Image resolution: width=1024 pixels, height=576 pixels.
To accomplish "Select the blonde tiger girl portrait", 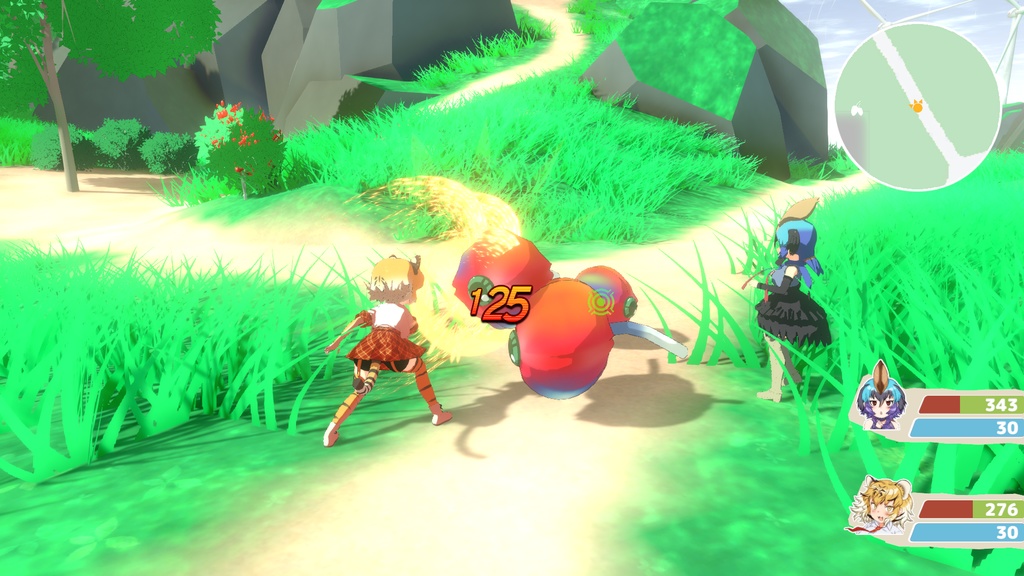I will point(882,506).
